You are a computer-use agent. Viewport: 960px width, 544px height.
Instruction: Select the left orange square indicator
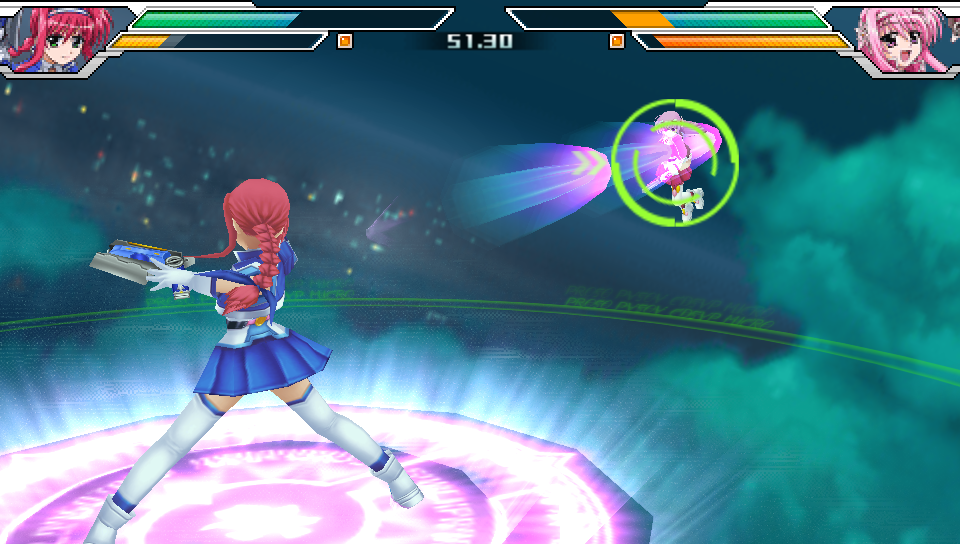345,41
